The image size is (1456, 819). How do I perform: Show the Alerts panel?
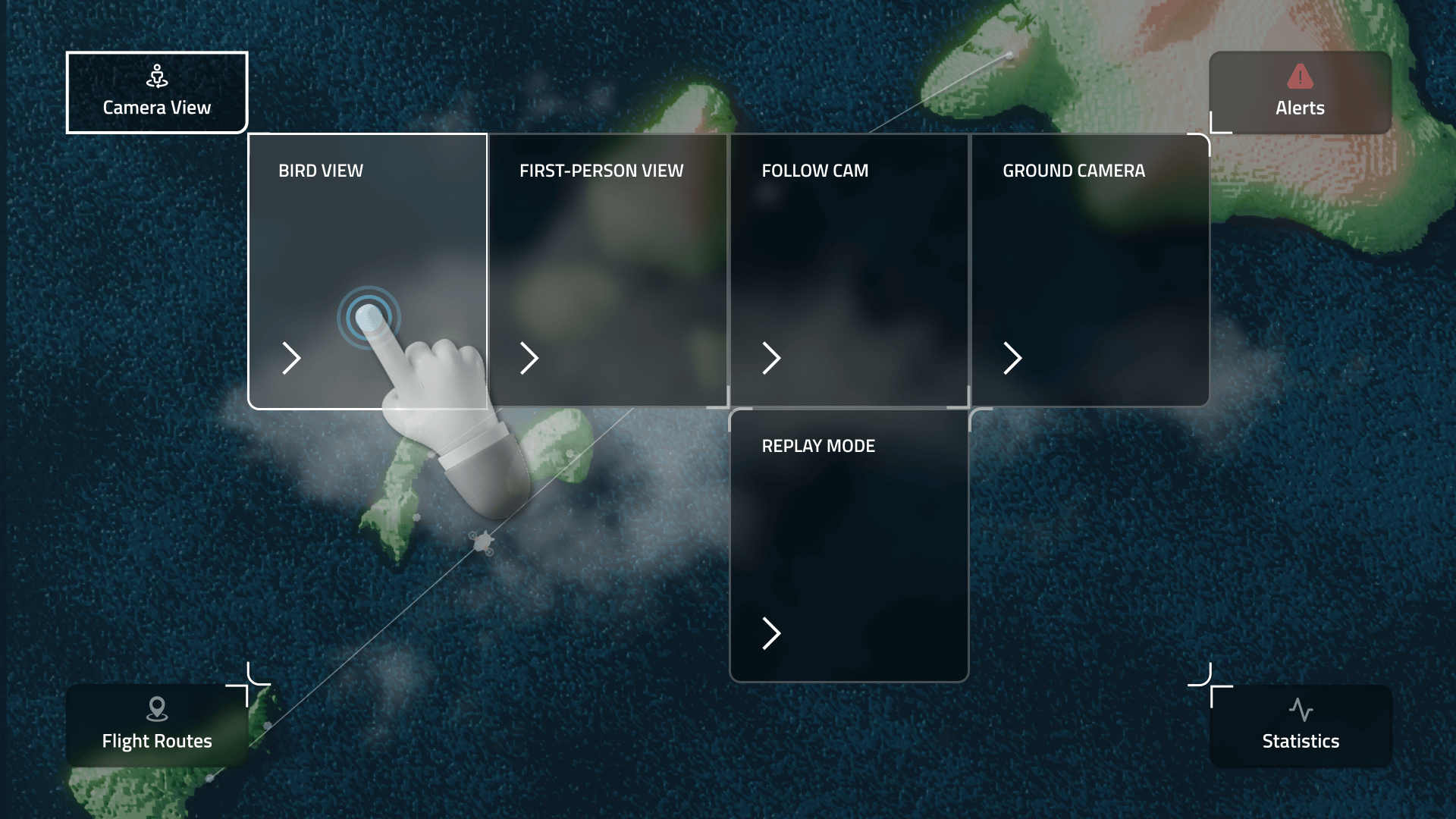[x=1300, y=93]
